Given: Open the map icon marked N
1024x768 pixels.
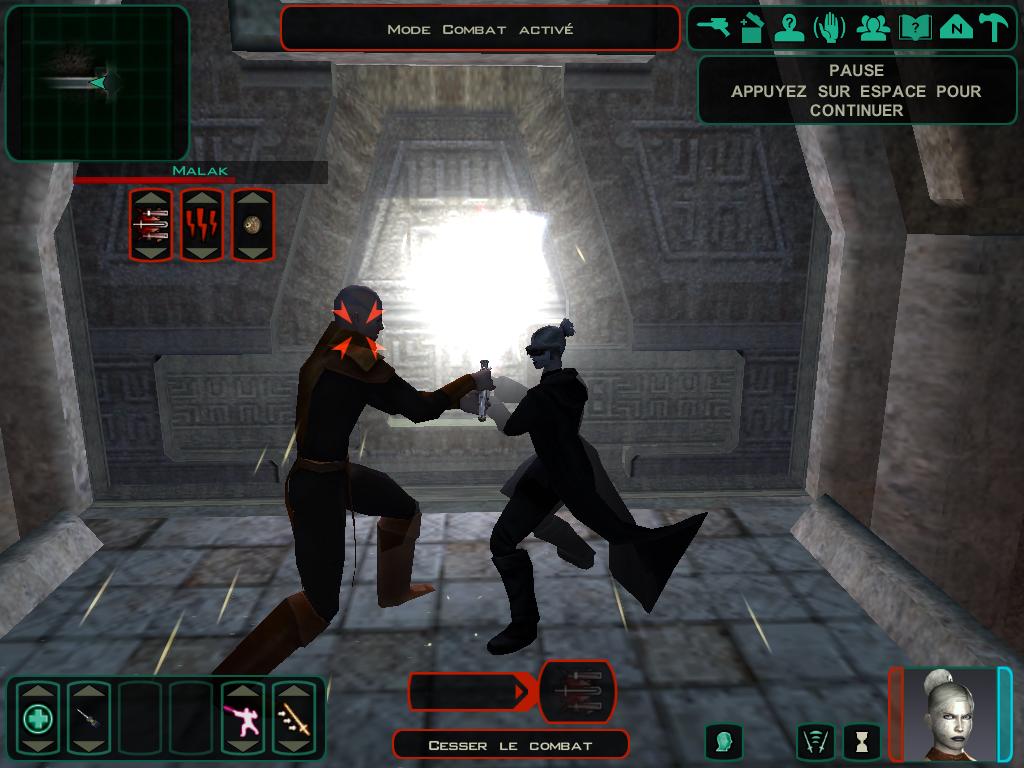Looking at the screenshot, I should [x=956, y=28].
